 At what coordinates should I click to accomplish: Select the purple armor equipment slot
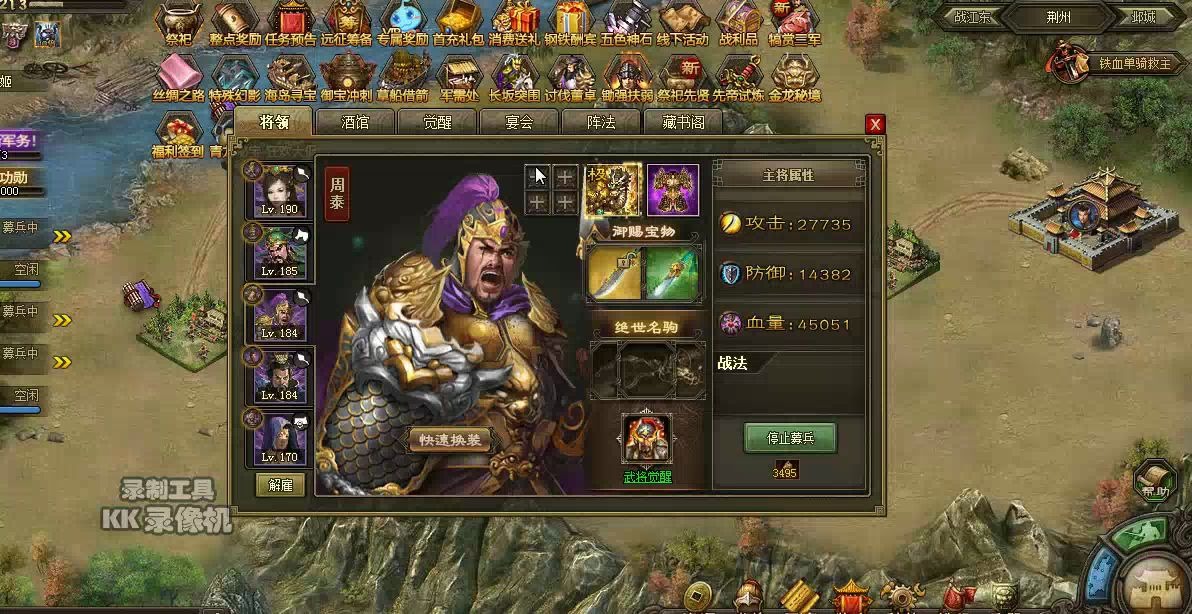[672, 190]
